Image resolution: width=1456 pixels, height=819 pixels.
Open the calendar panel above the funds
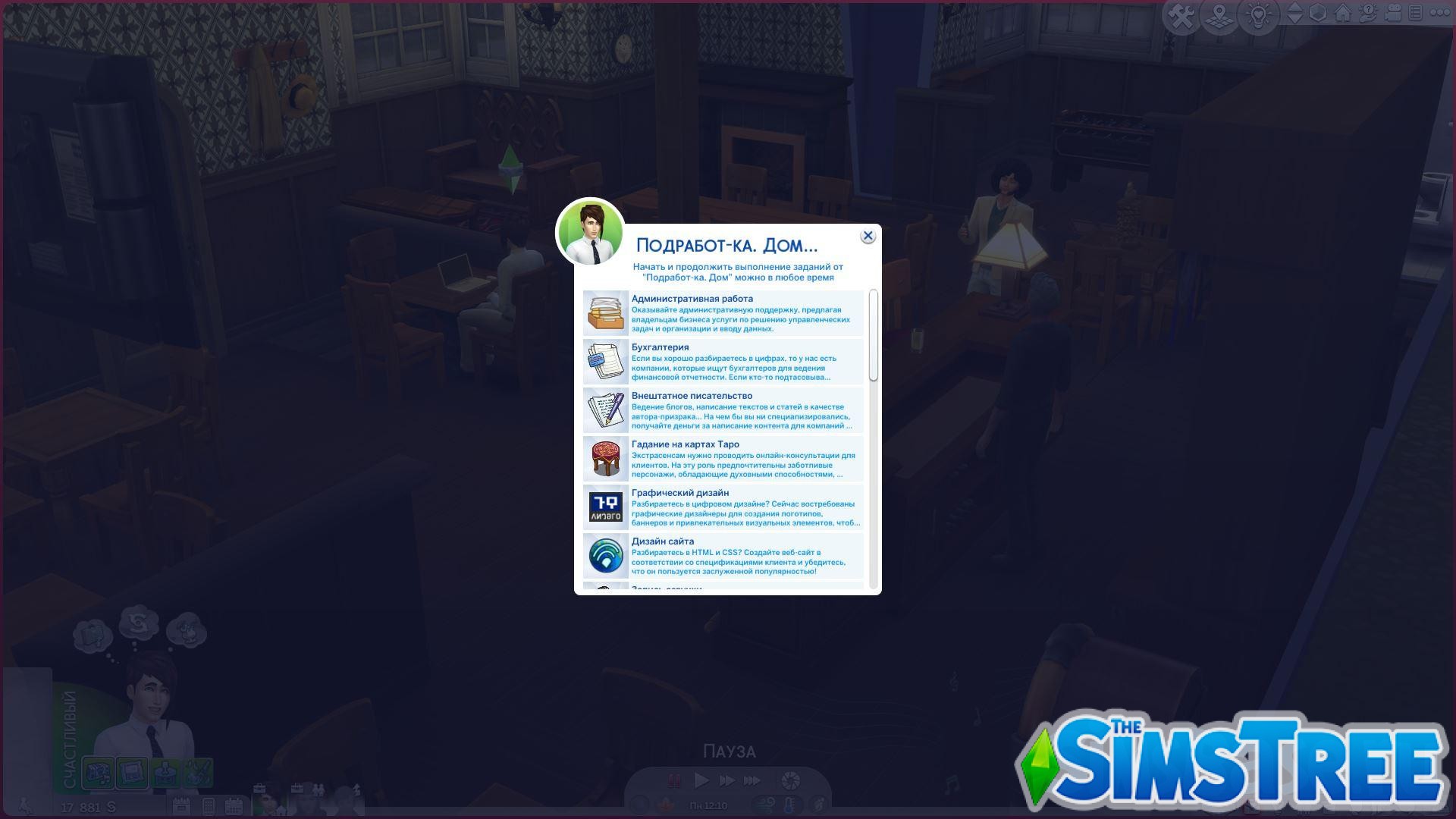182,805
